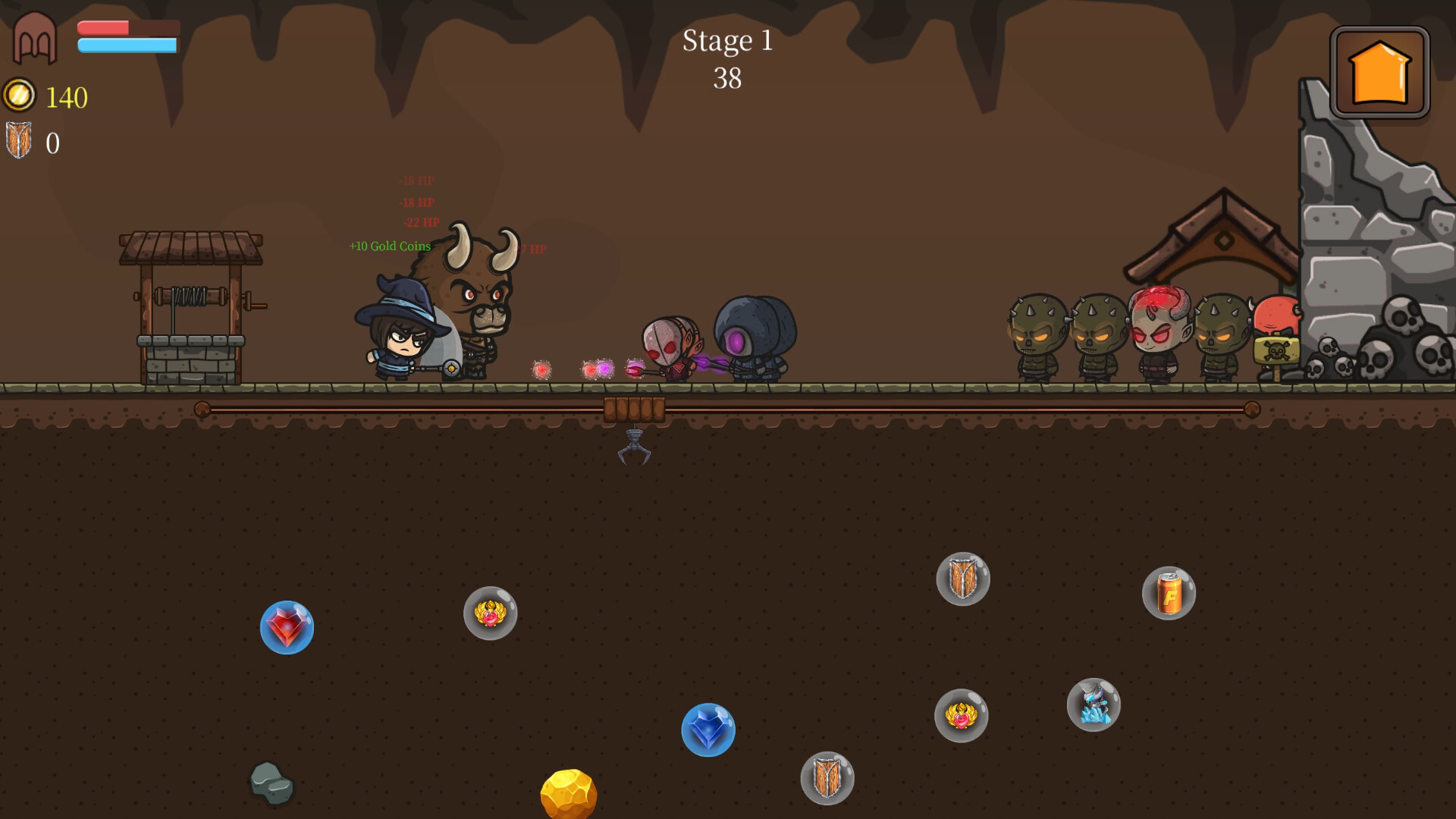The image size is (1456, 819).
Task: Collect the blue gem pickup bubble
Action: click(x=709, y=730)
